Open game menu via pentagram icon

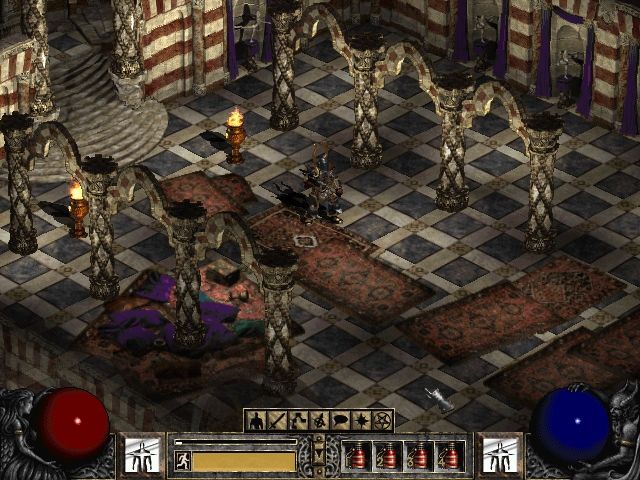click(x=382, y=421)
